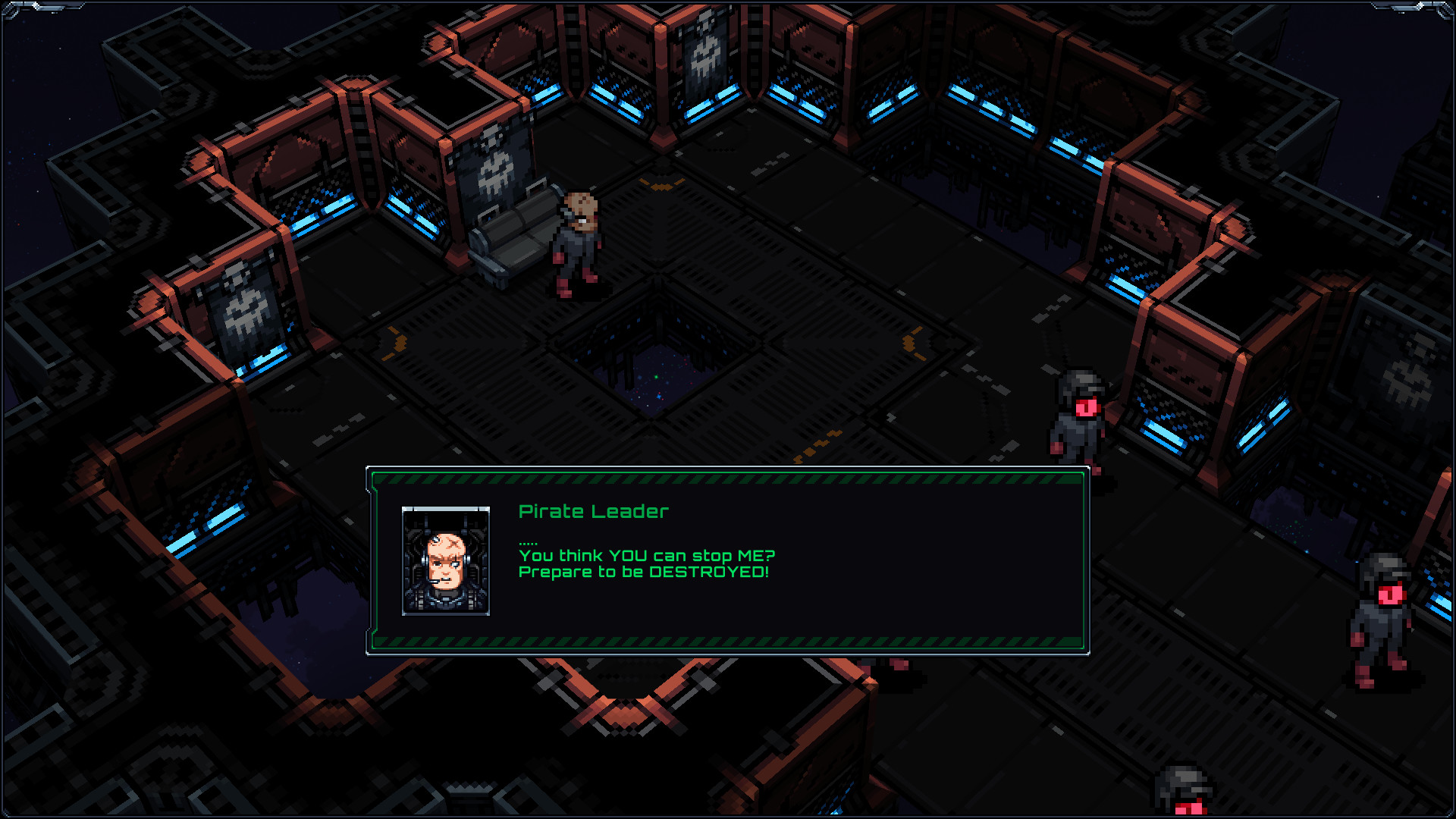Select the pirate with the red visor near the right wall
Image resolution: width=1456 pixels, height=819 pixels.
click(1077, 417)
